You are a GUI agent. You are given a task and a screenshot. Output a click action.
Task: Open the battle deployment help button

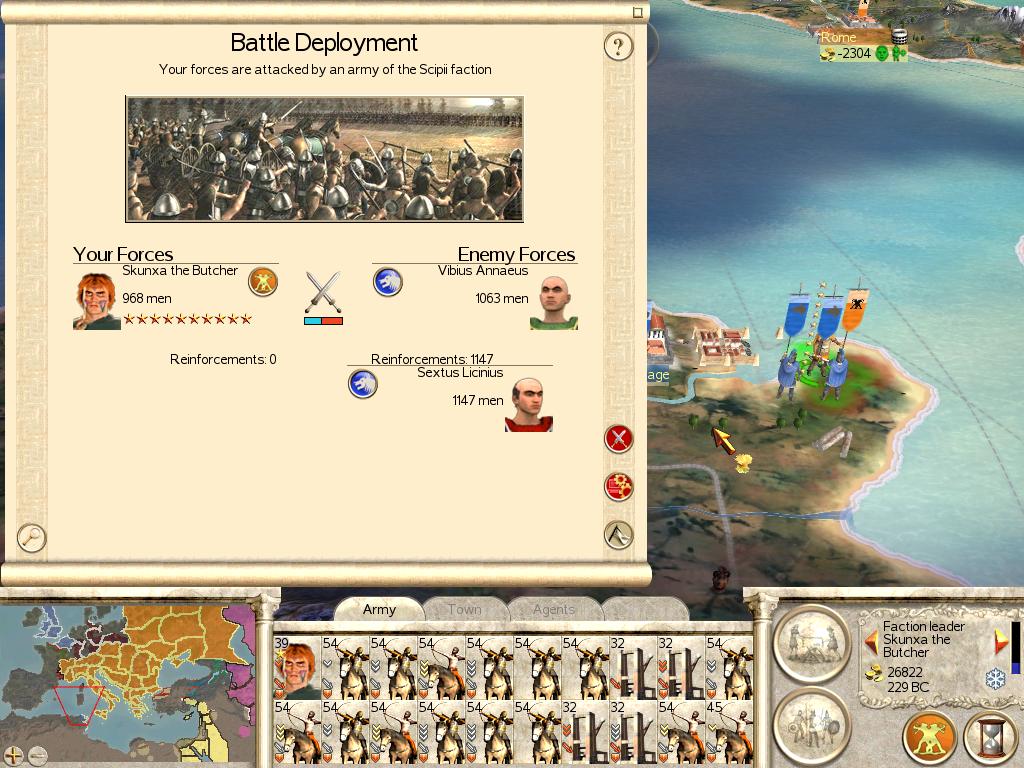click(x=619, y=46)
